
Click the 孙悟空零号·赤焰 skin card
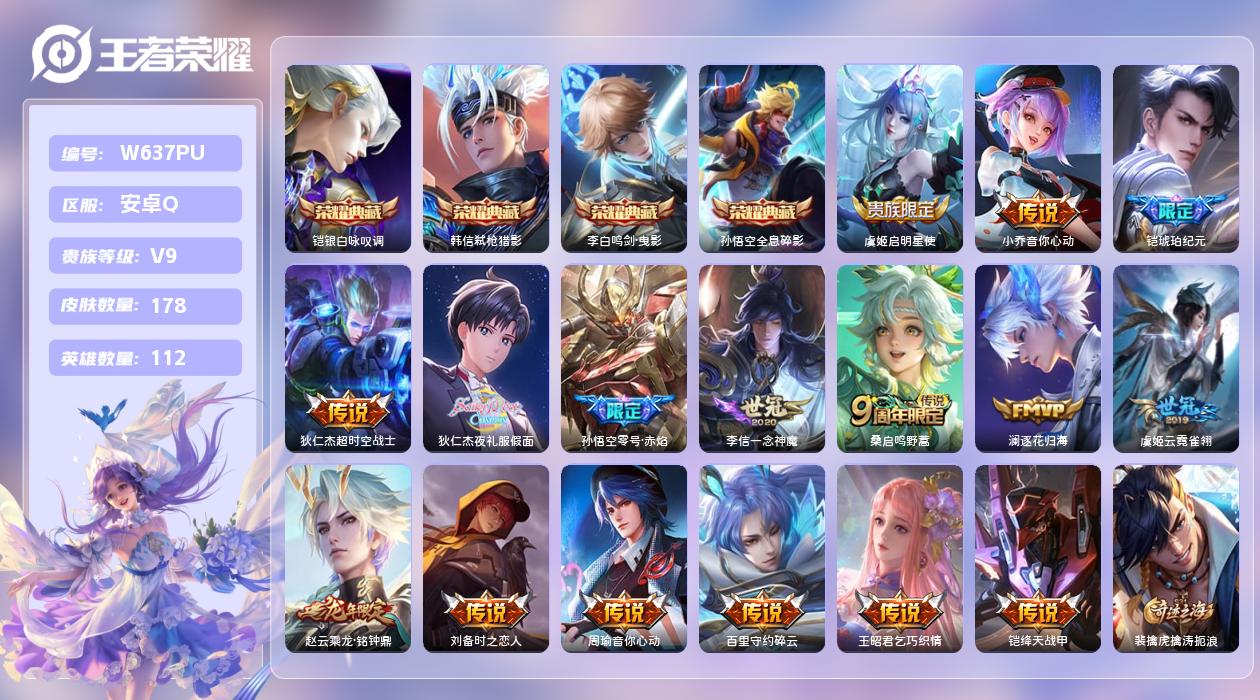[x=624, y=358]
